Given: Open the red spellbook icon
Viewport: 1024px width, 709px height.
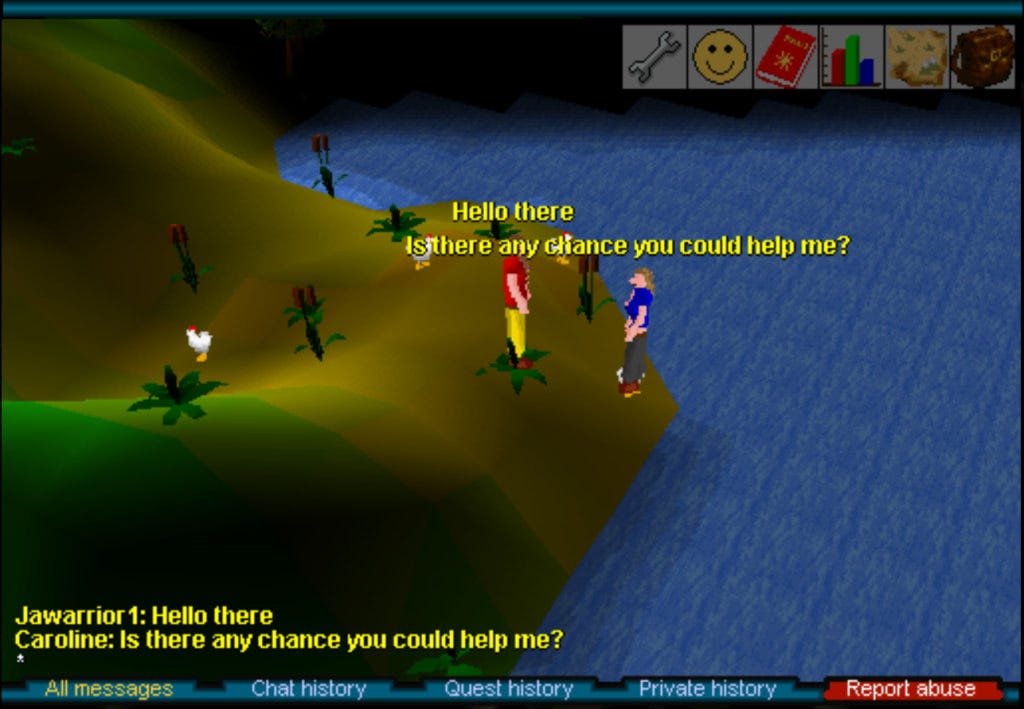Looking at the screenshot, I should pyautogui.click(x=786, y=57).
